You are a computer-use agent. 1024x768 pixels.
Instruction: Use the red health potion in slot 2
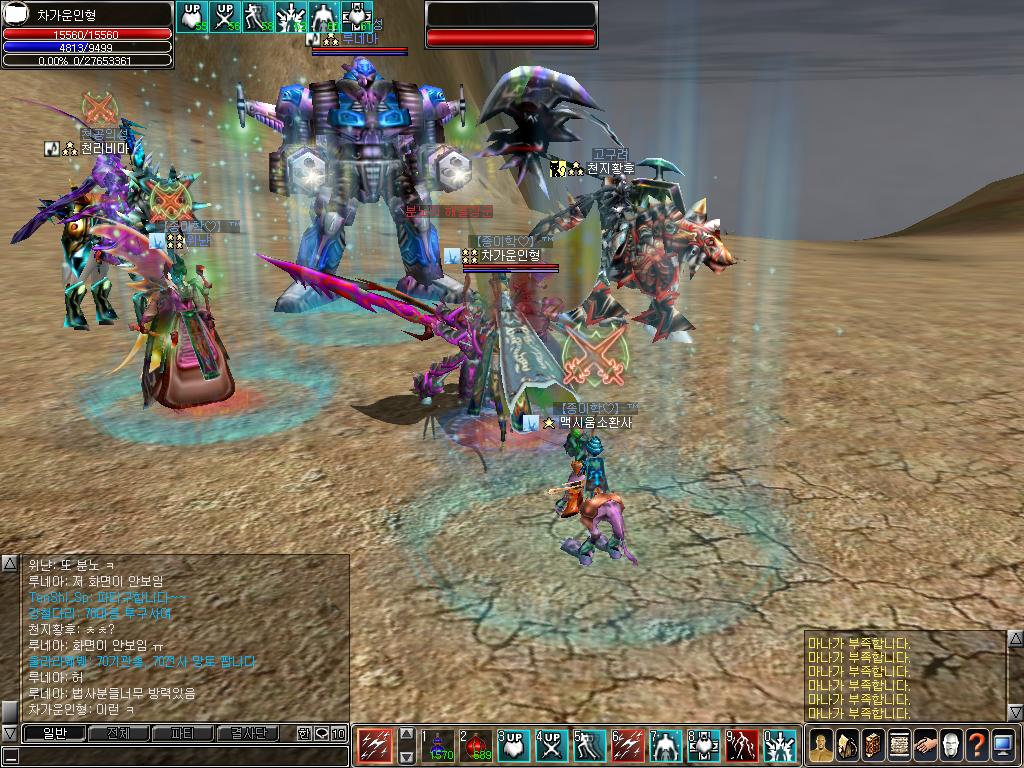[476, 746]
